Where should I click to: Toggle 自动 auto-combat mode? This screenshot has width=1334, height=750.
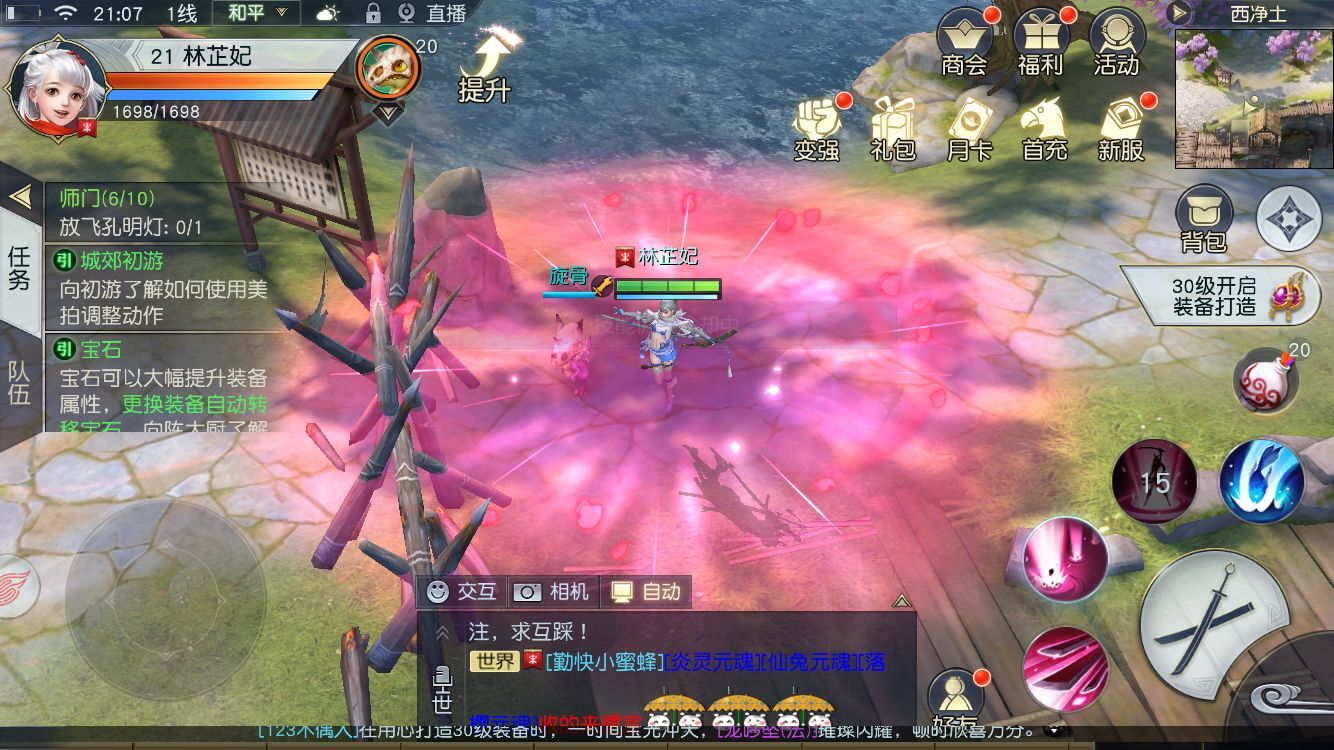pyautogui.click(x=646, y=592)
